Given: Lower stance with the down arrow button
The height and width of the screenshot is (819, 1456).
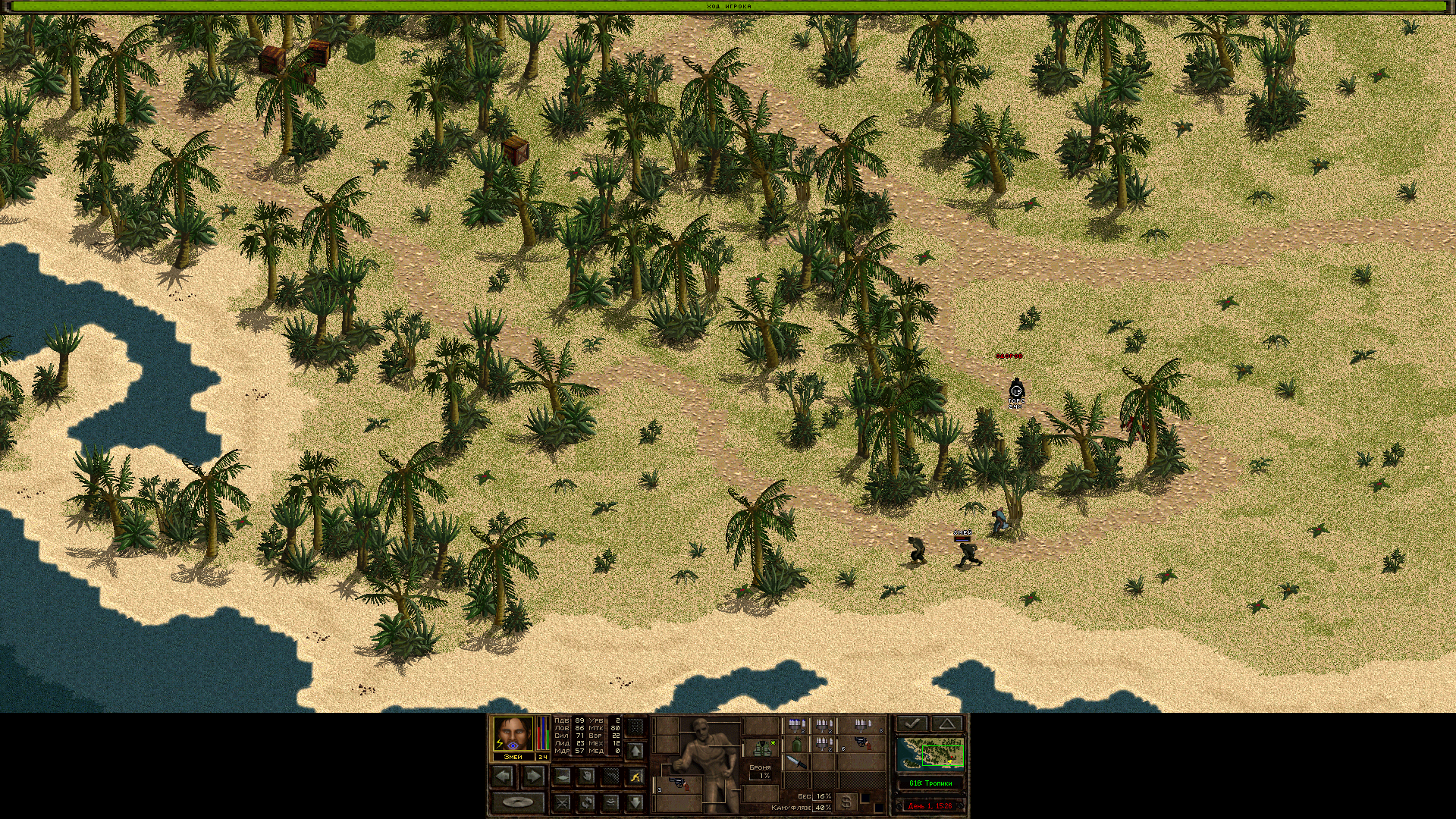Looking at the screenshot, I should [635, 802].
